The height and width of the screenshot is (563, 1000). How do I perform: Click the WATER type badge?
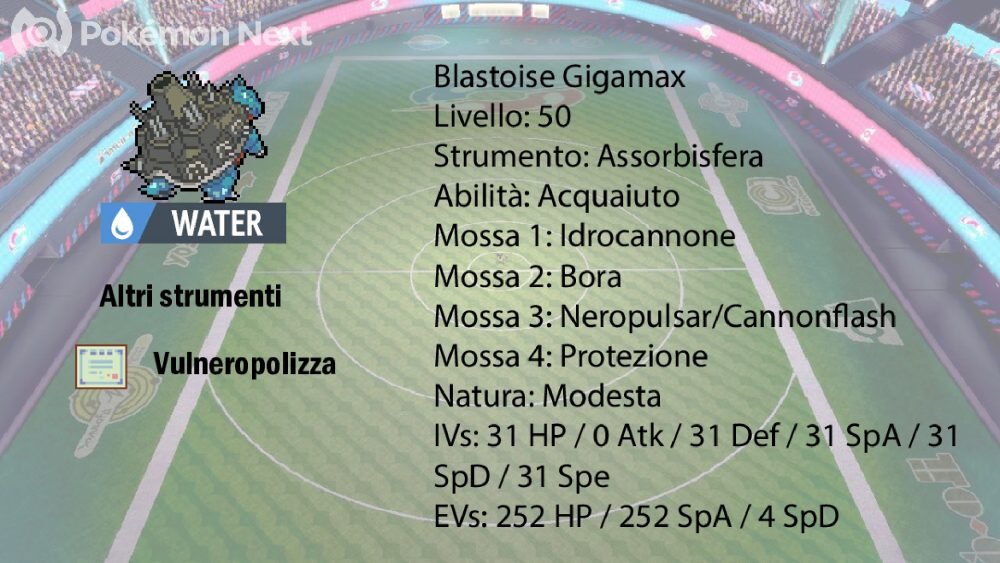pos(193,223)
